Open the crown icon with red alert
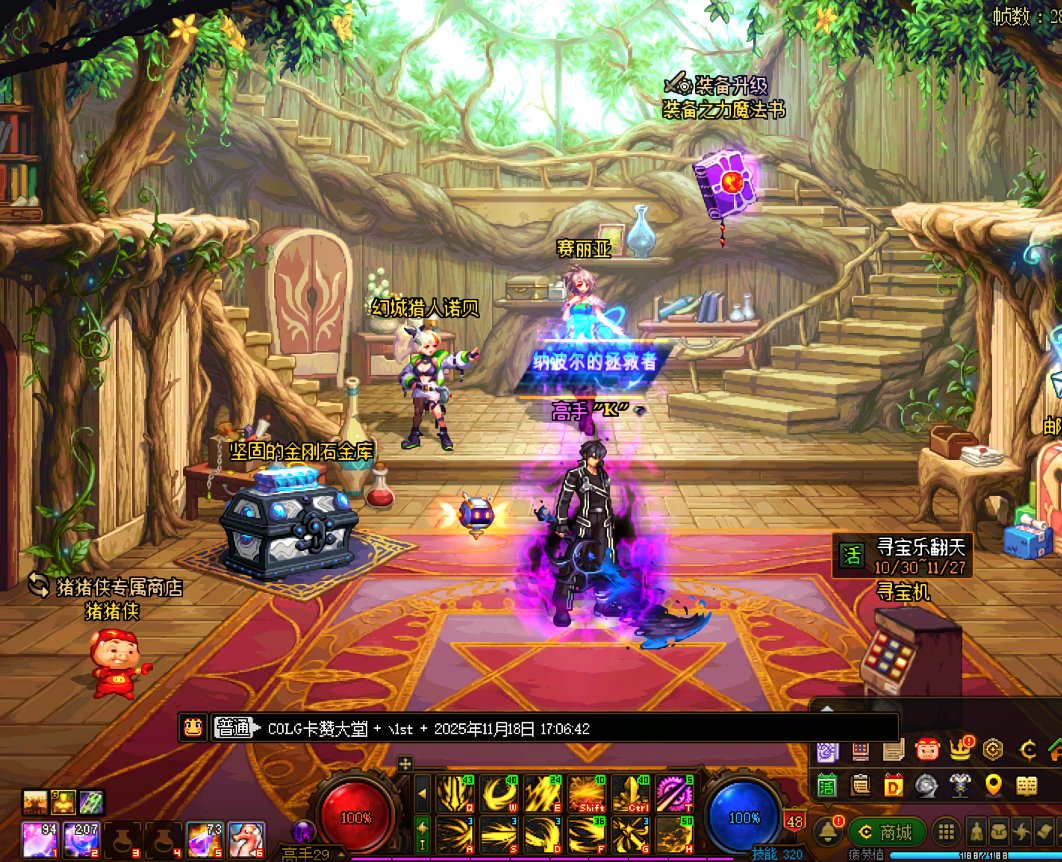Screen dimensions: 1062x862 click(961, 748)
